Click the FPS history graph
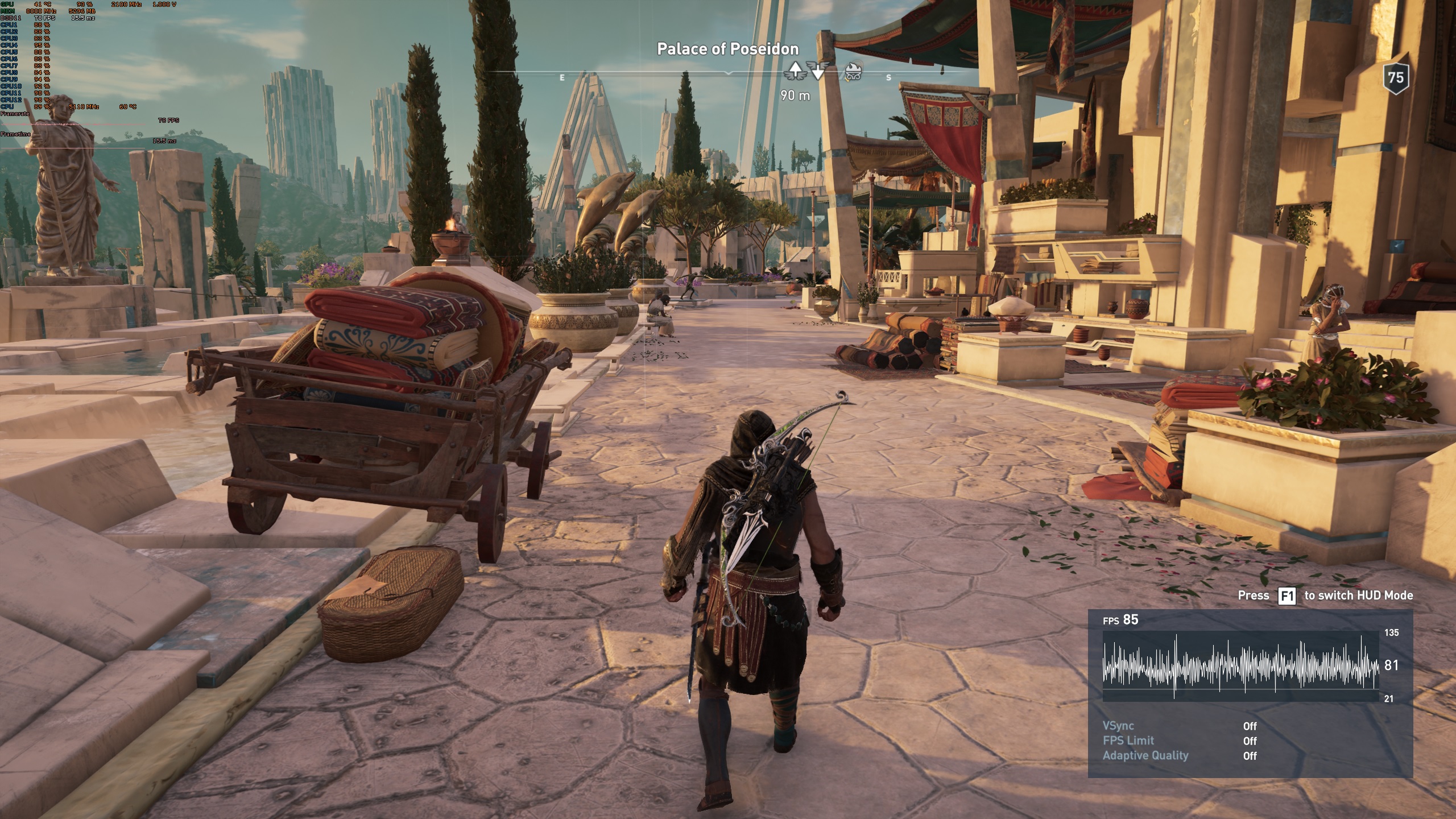 coord(1240,665)
